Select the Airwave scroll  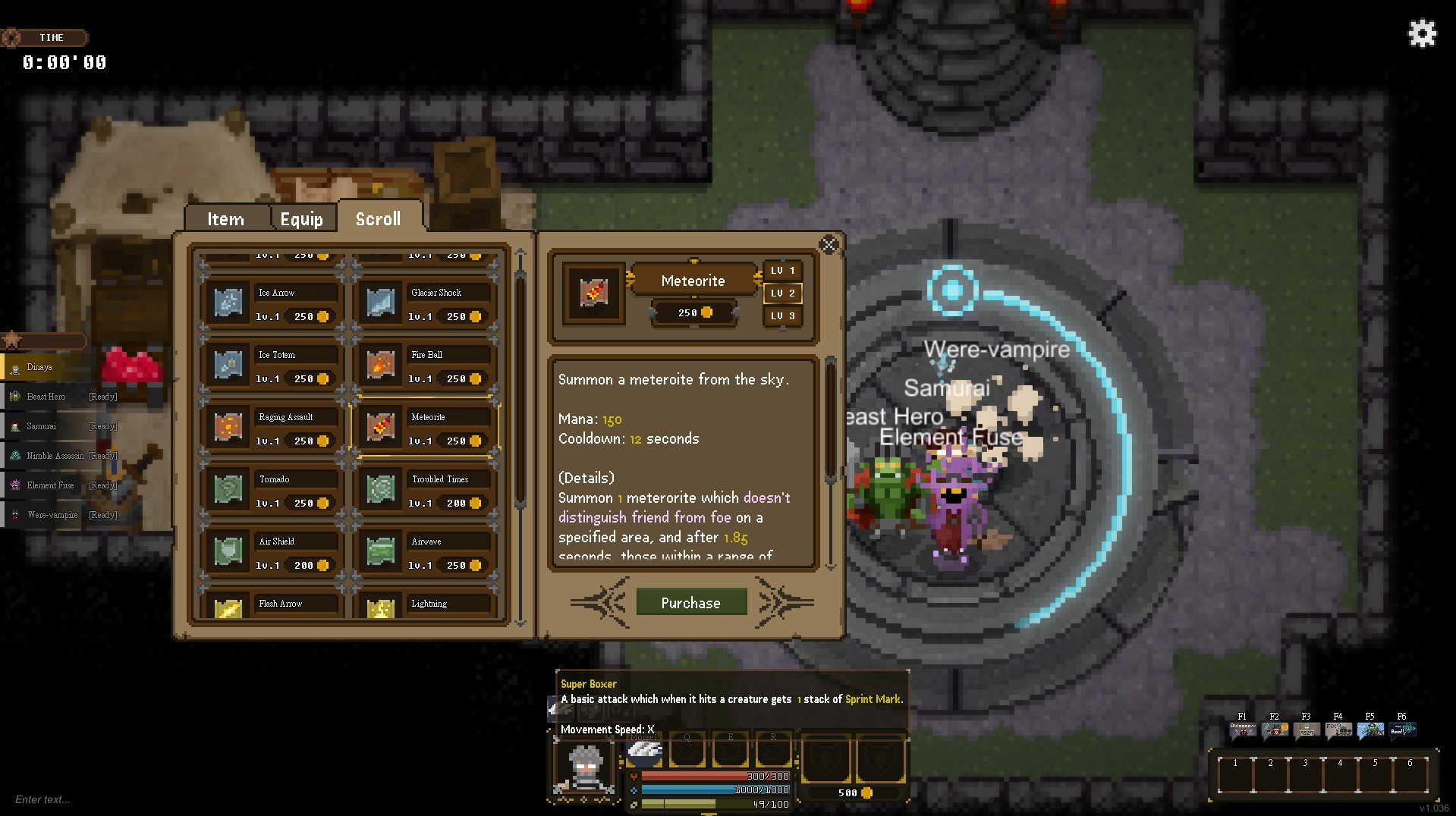click(x=425, y=552)
